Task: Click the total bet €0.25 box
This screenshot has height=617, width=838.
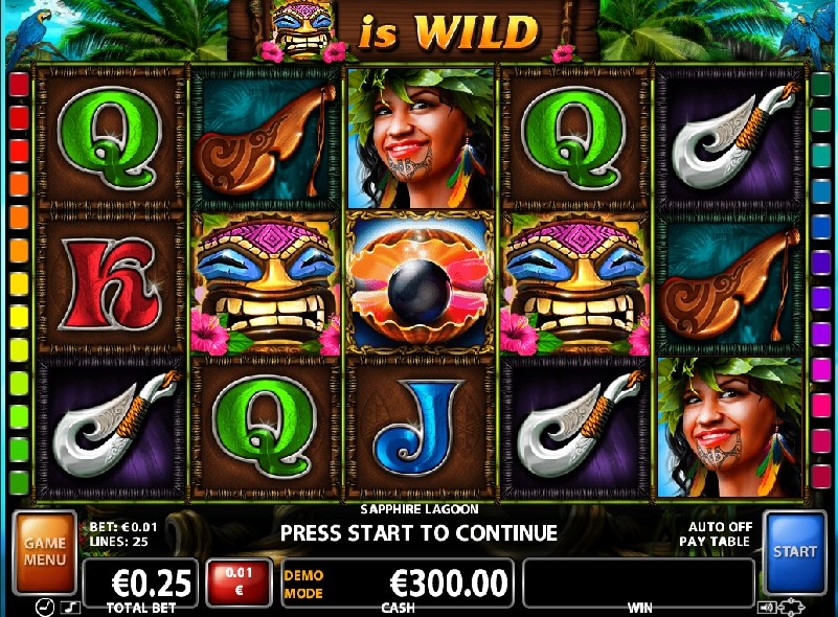Action: click(x=140, y=582)
